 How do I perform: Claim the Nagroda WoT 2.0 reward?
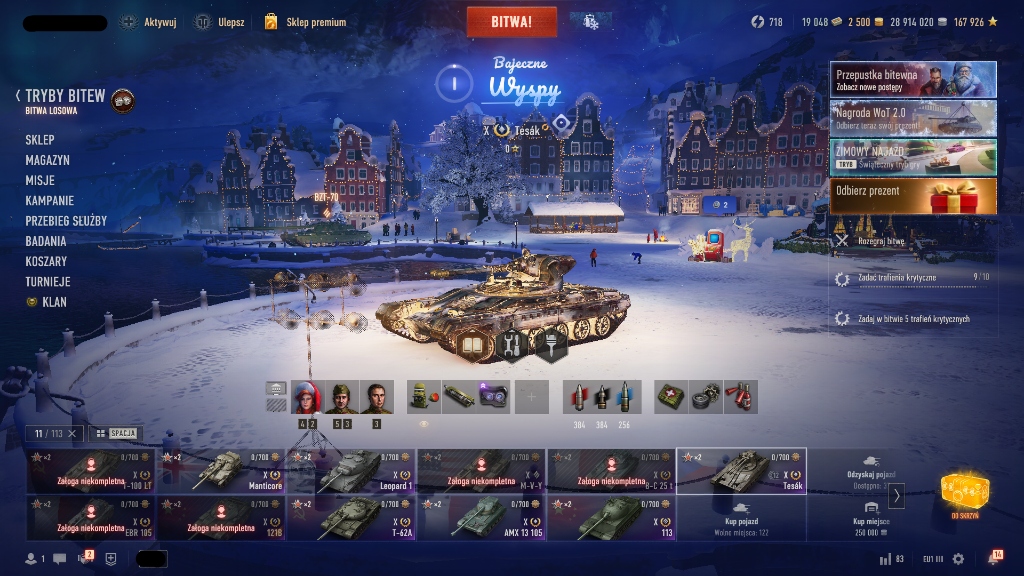click(x=912, y=118)
